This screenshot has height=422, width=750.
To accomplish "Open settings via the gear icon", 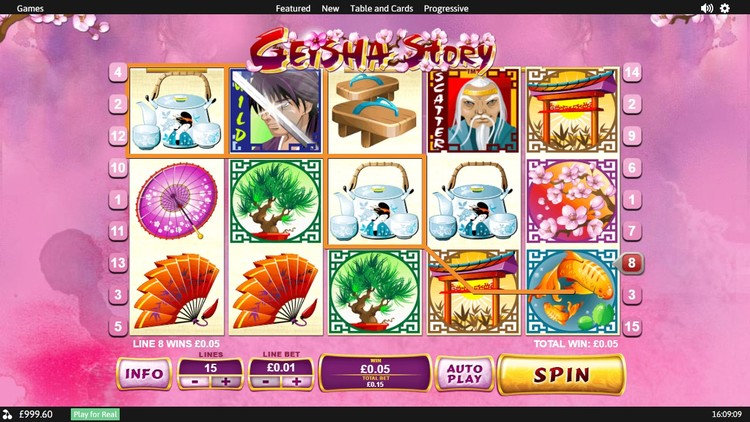I will [x=726, y=8].
